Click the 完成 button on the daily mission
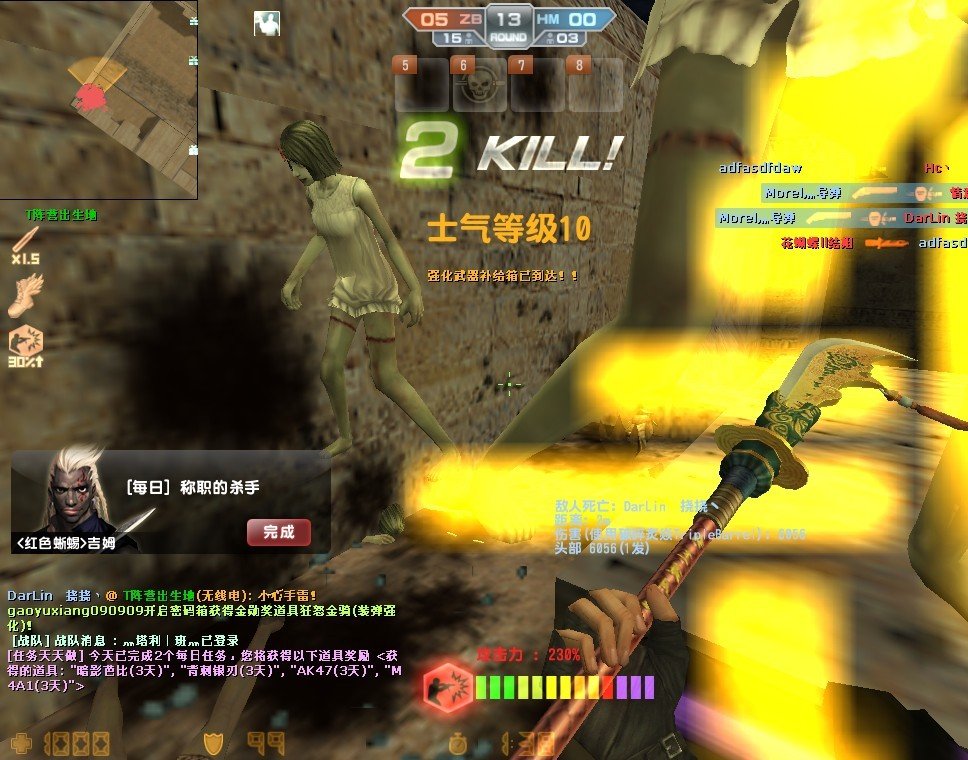Screen dimensions: 968x760 point(278,532)
